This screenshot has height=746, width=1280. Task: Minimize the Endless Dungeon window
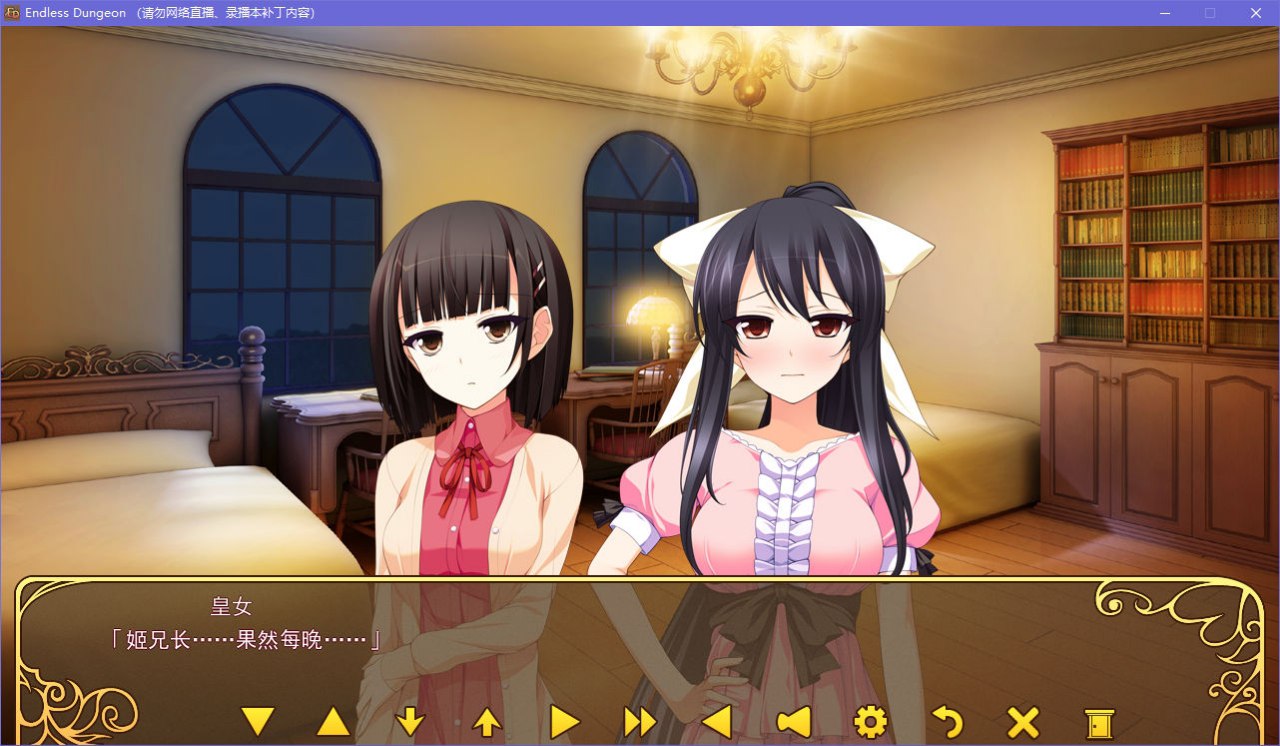pos(1165,13)
